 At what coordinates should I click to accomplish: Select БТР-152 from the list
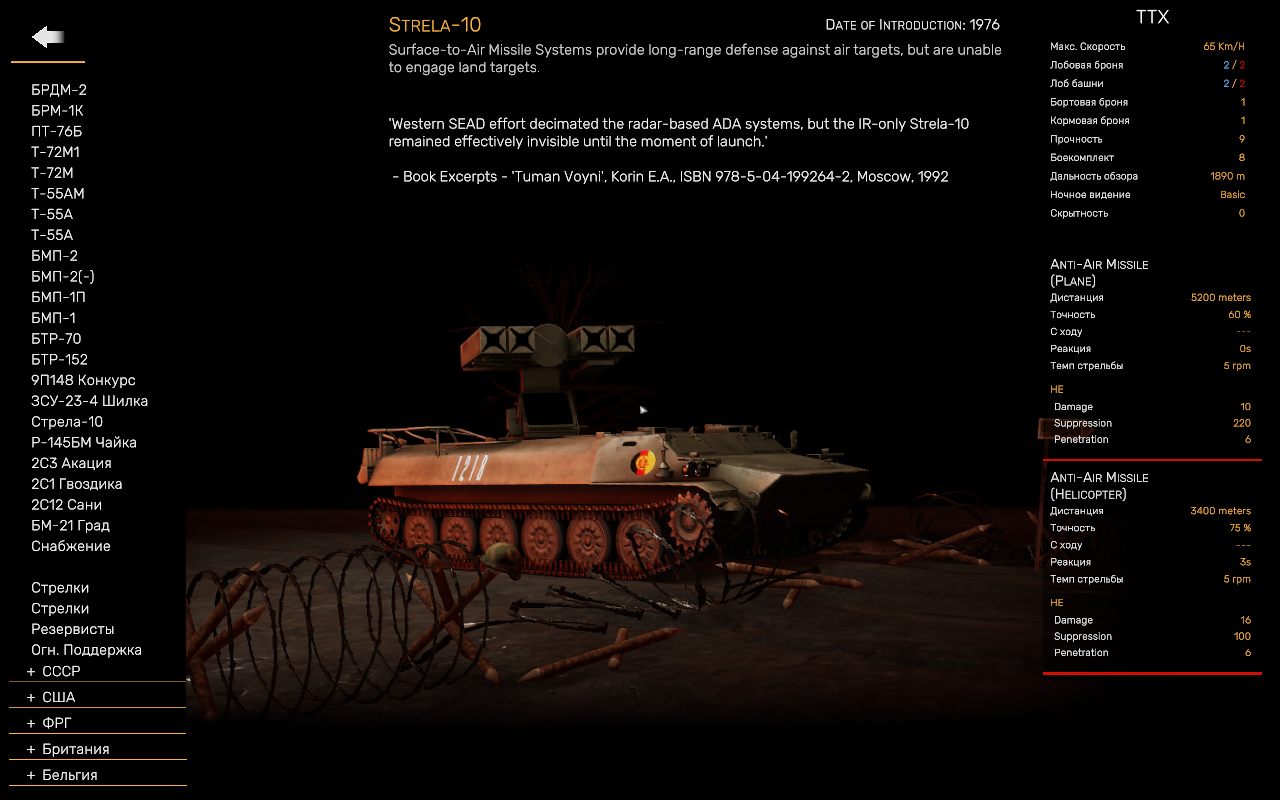pyautogui.click(x=59, y=360)
